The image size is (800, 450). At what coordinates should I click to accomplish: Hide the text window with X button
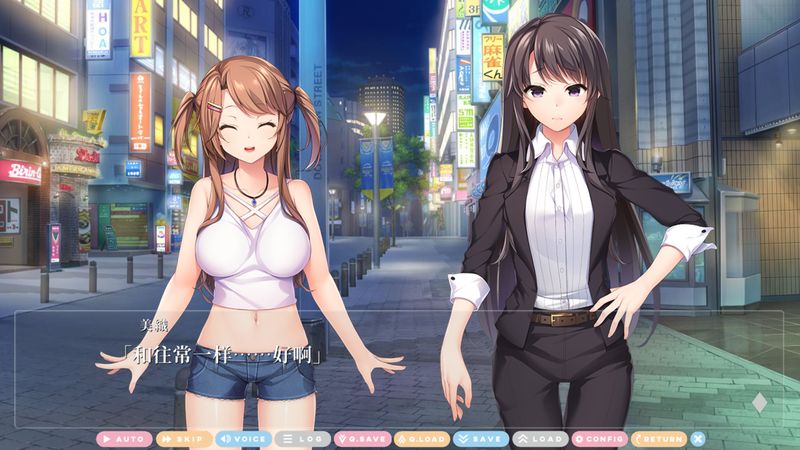click(x=698, y=438)
